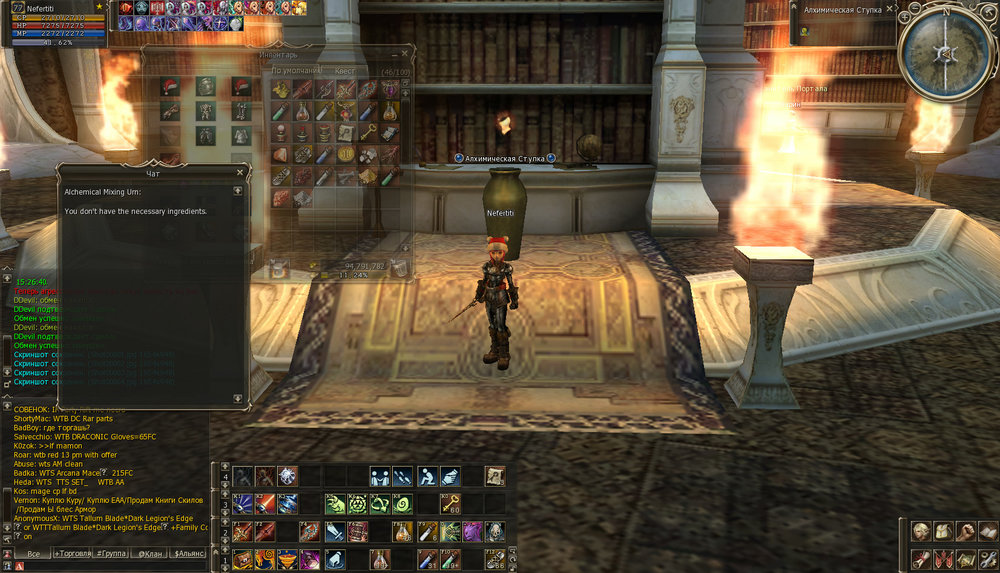Close the Инвентарь inventory window
This screenshot has height=573, width=1000.
pyautogui.click(x=405, y=54)
